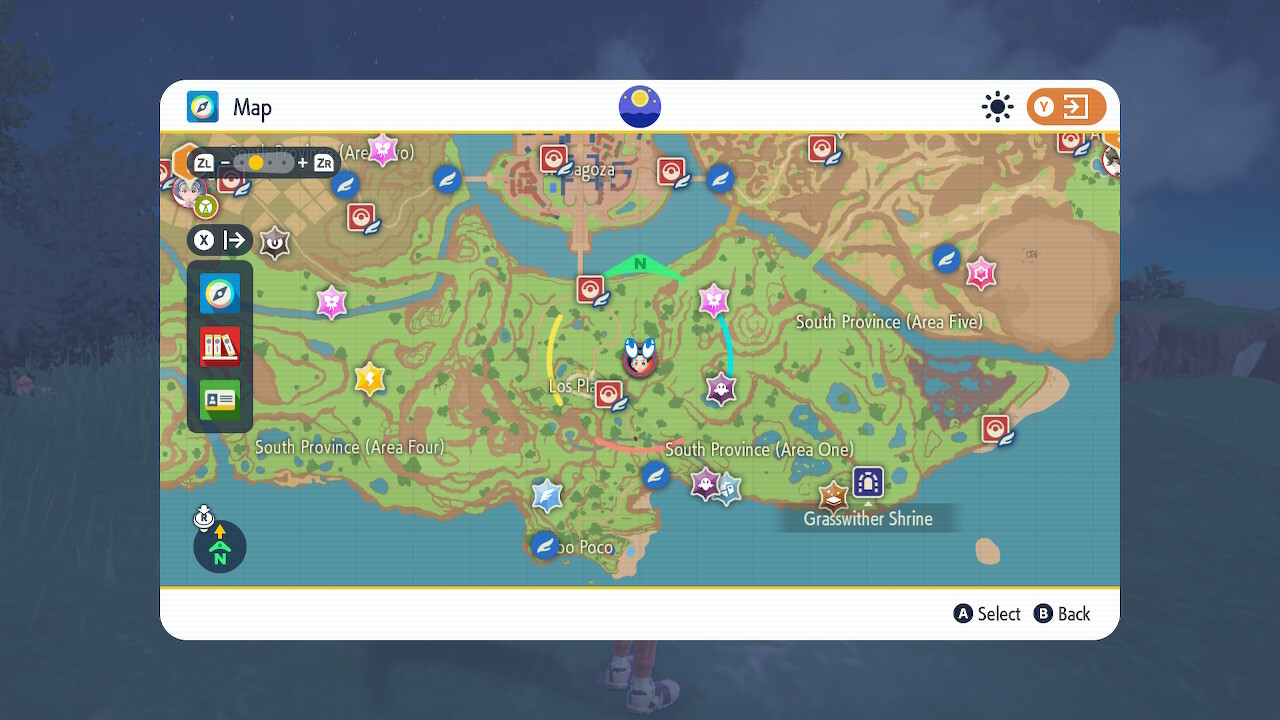This screenshot has width=1280, height=720.
Task: Open the Trainer Profile card icon in sidebar
Action: tap(219, 399)
